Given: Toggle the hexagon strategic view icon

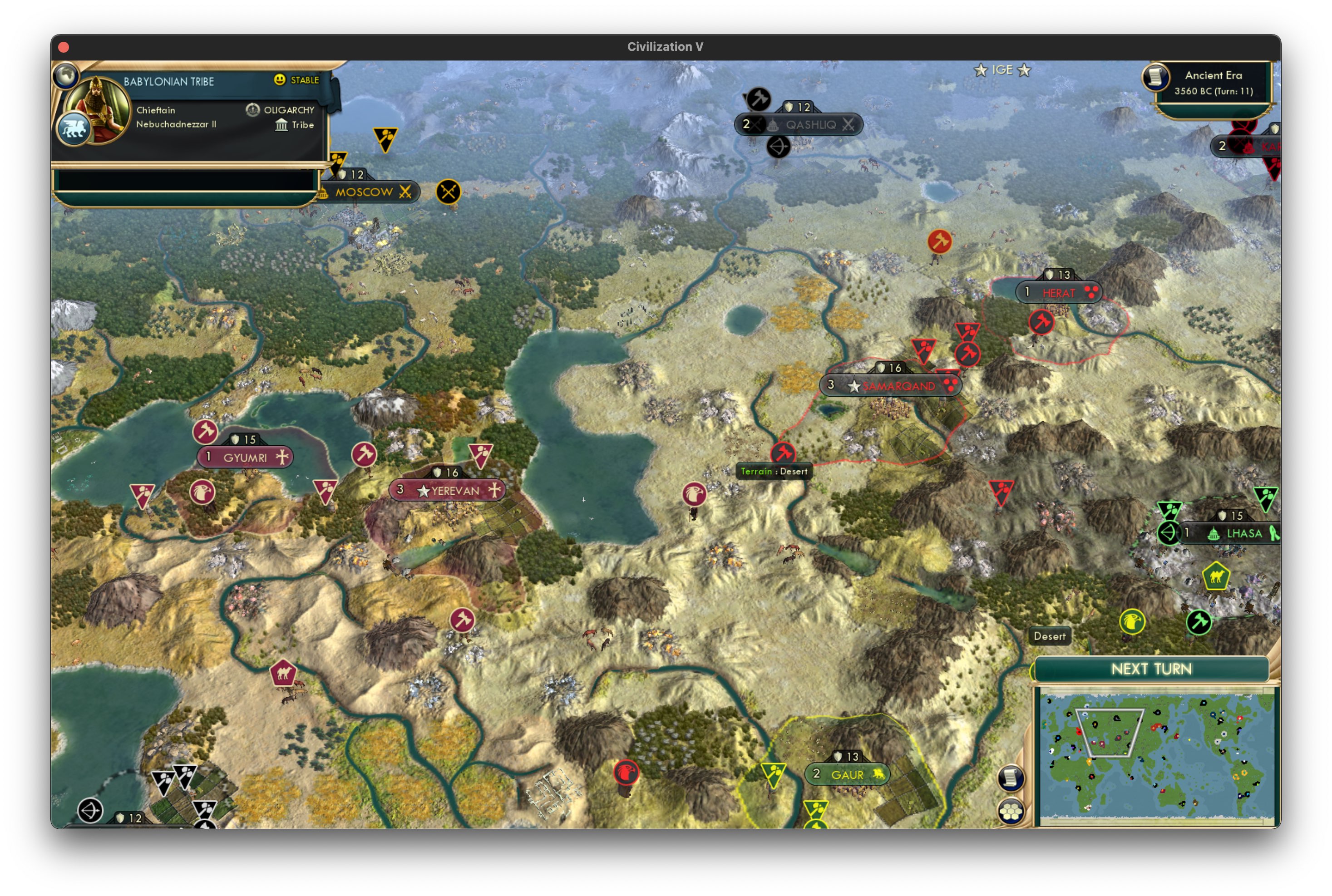Looking at the screenshot, I should [1011, 810].
